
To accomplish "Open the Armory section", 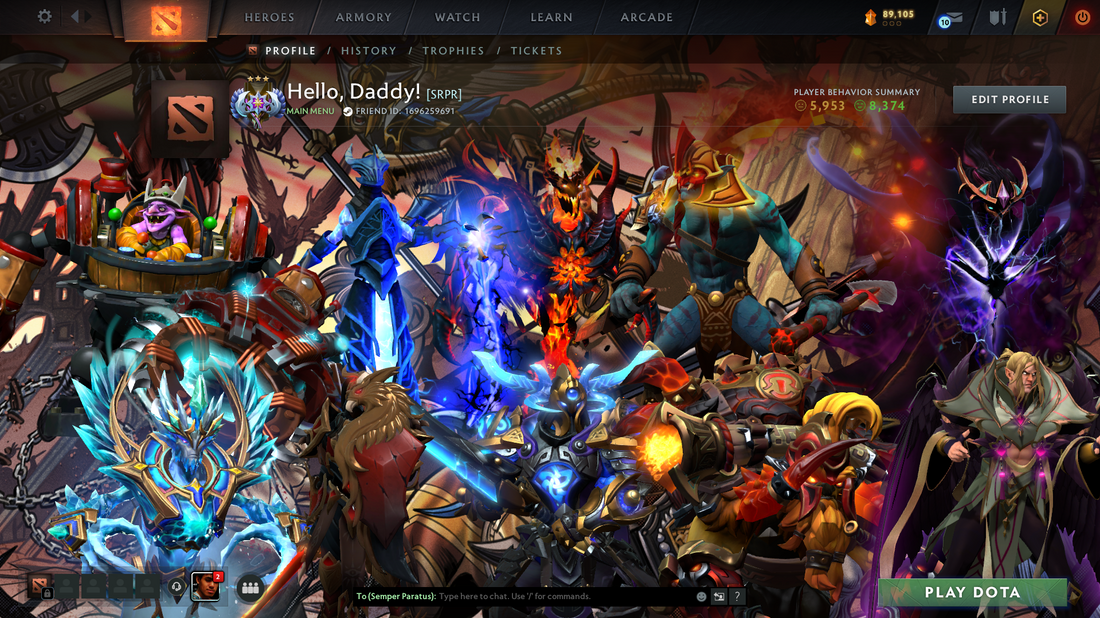I will [x=364, y=17].
